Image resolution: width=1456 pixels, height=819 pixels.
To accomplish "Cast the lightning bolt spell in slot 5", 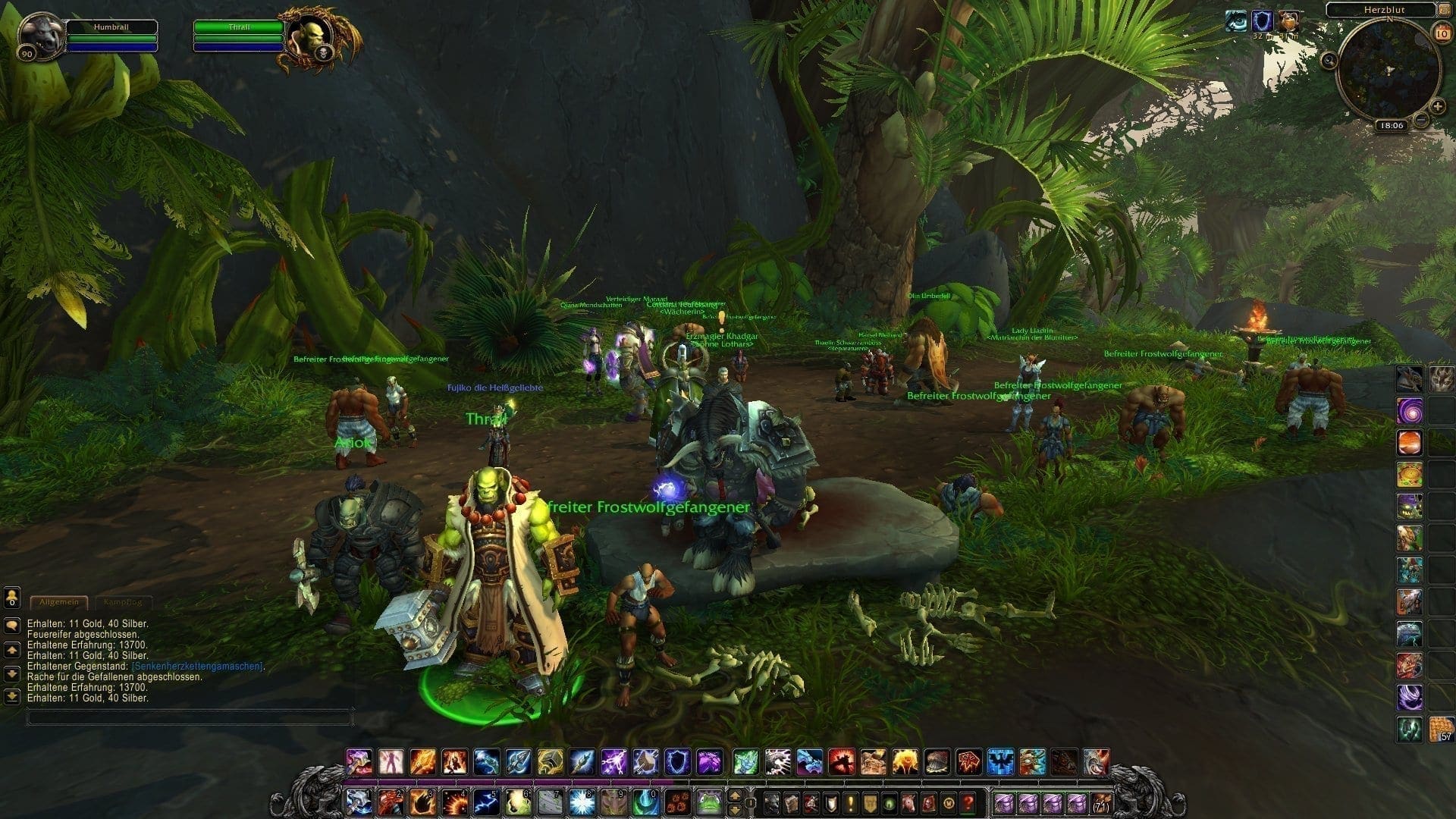I will pos(487,802).
